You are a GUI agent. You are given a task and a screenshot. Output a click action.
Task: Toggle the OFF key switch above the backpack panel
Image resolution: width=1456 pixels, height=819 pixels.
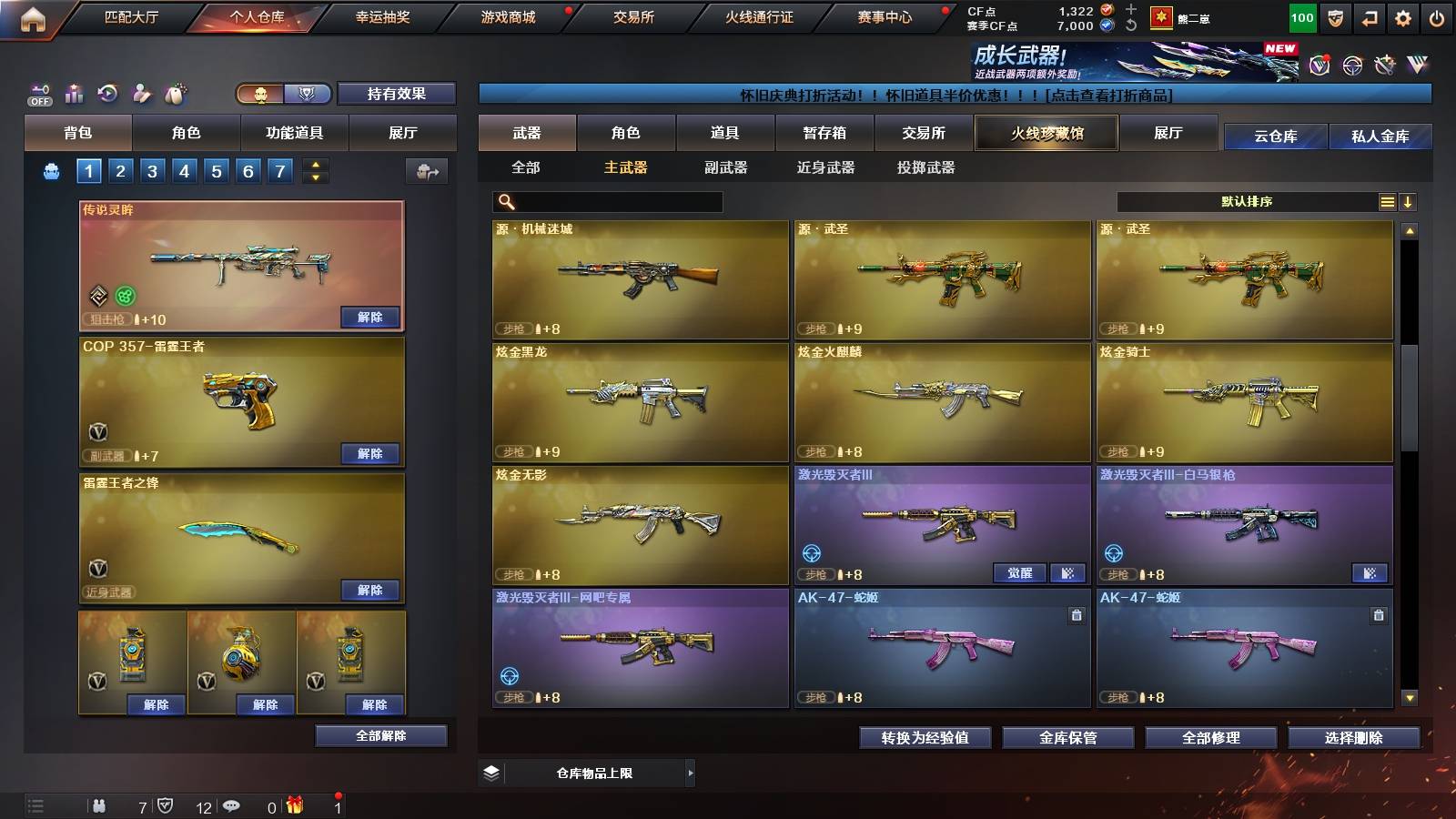tap(38, 94)
